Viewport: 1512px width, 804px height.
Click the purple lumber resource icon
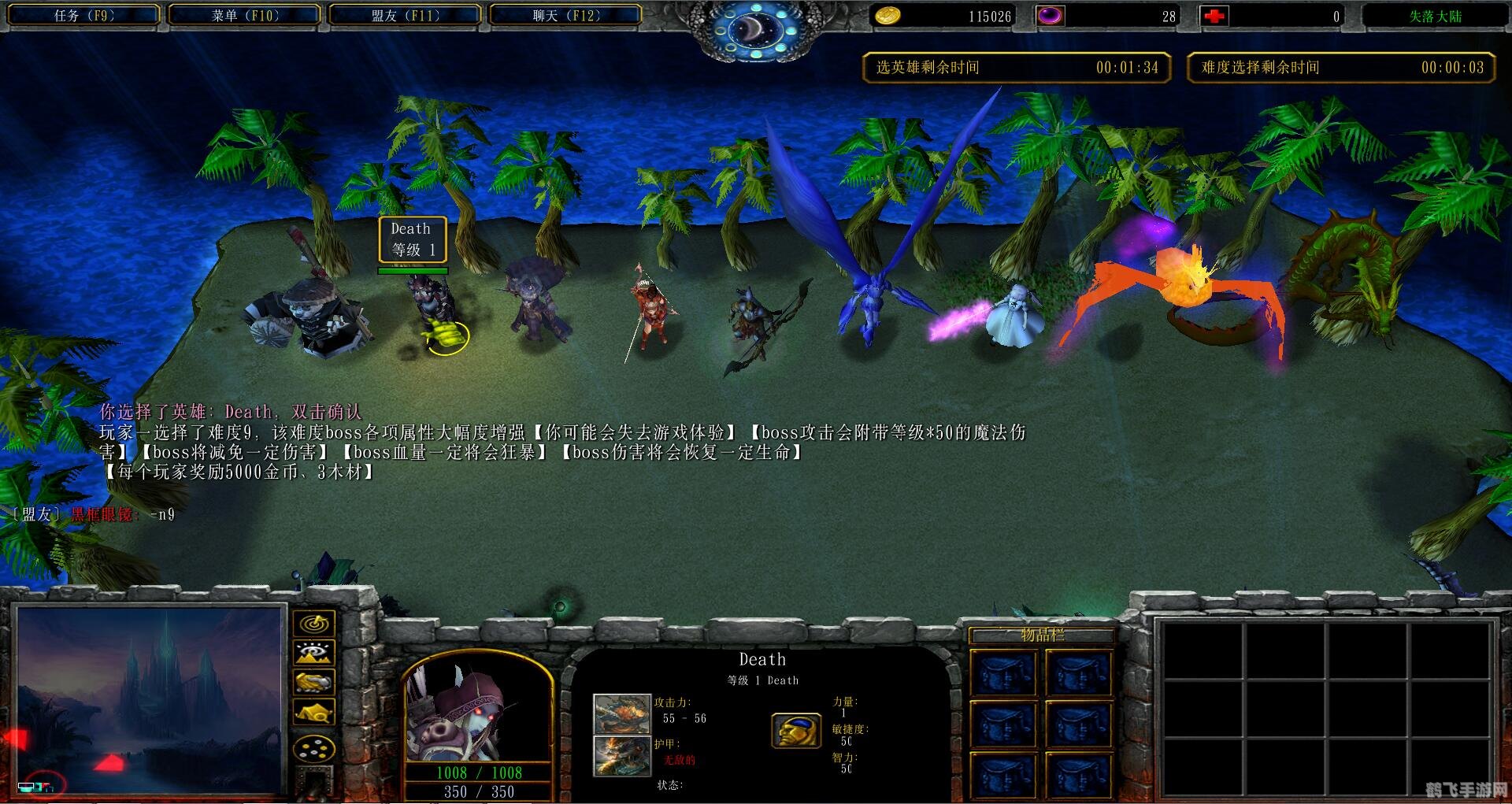click(x=1050, y=16)
